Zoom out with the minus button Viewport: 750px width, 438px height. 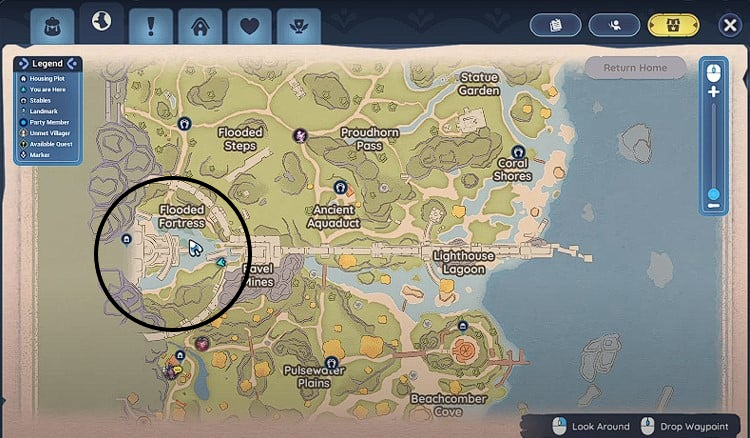713,206
